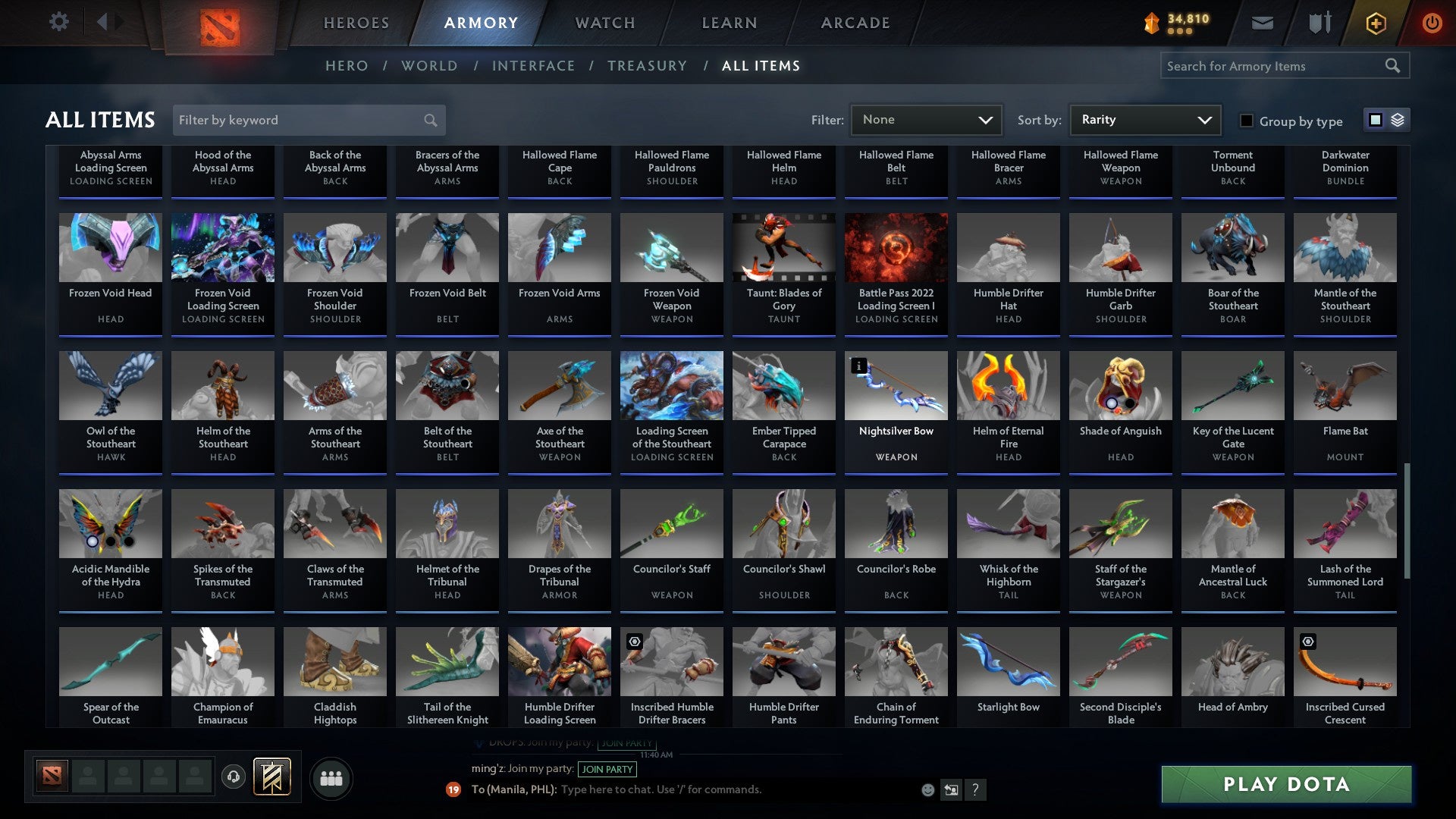The width and height of the screenshot is (1456, 819).
Task: Open the settings gear icon
Action: [x=58, y=22]
